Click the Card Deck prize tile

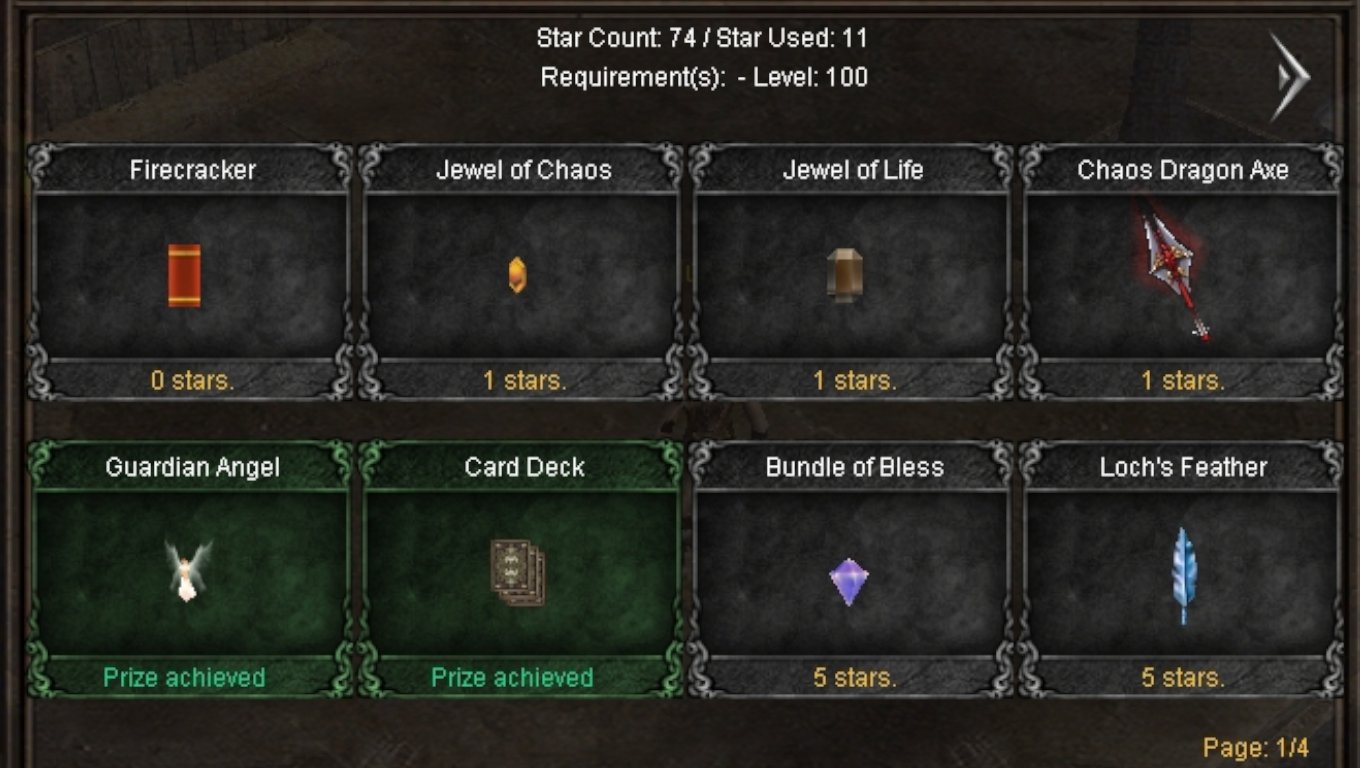[x=521, y=571]
